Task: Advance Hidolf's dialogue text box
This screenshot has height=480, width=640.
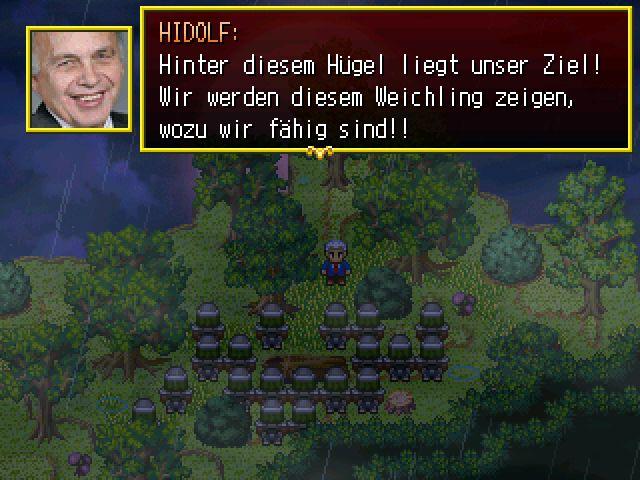Action: coord(385,80)
